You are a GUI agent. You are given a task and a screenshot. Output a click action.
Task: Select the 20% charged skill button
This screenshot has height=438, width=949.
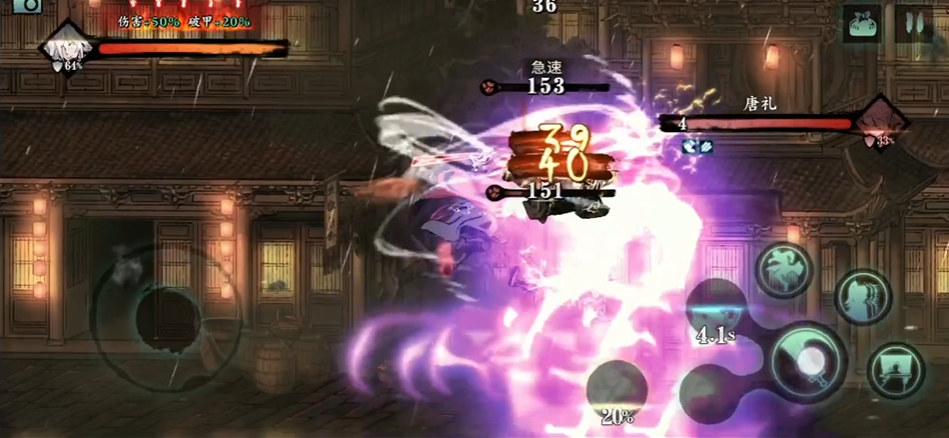(617, 392)
